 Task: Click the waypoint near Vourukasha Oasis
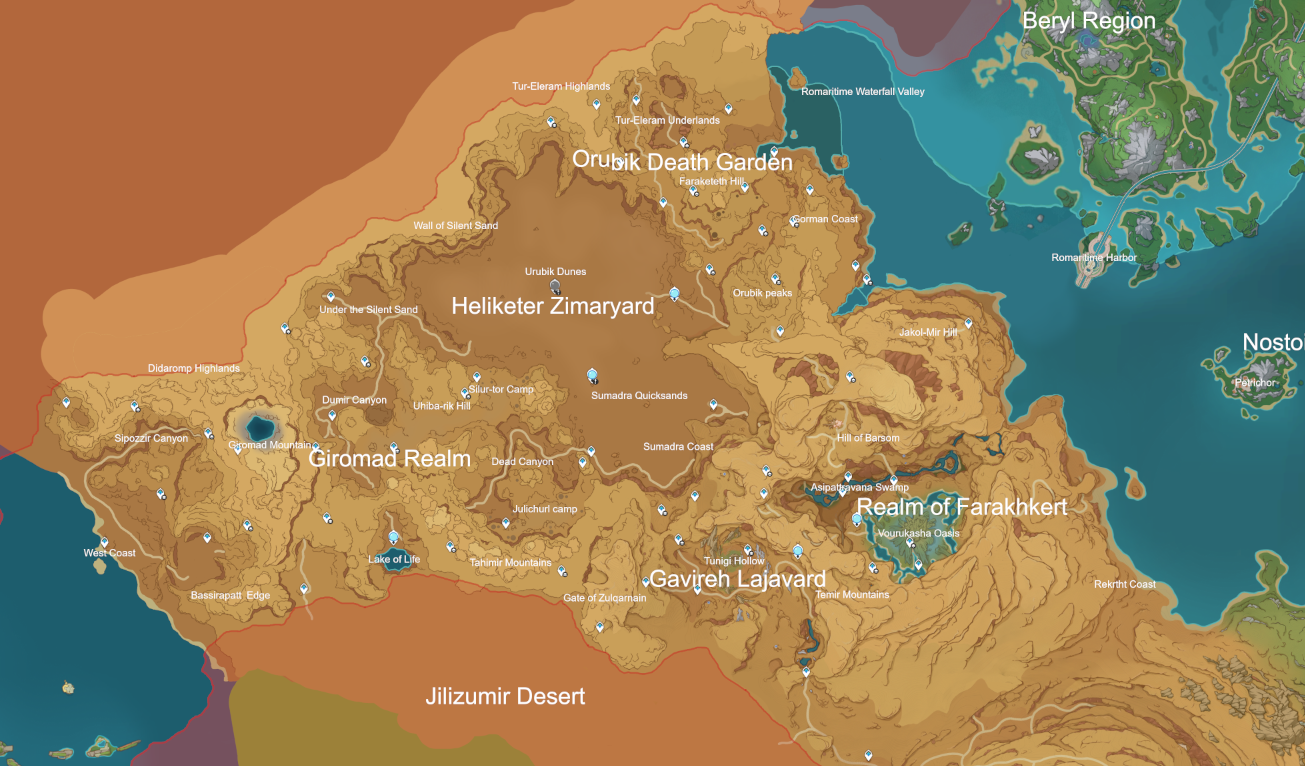[x=909, y=541]
